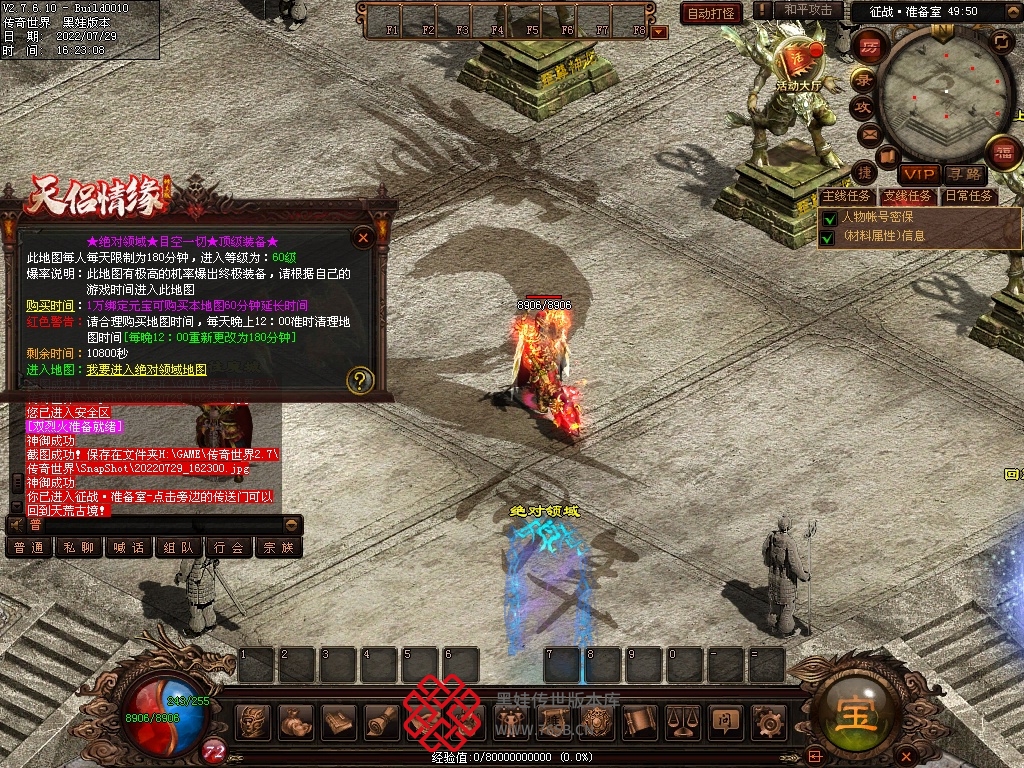Open the 活动大厅 events hall icon
This screenshot has width=1024, height=768.
tap(797, 62)
